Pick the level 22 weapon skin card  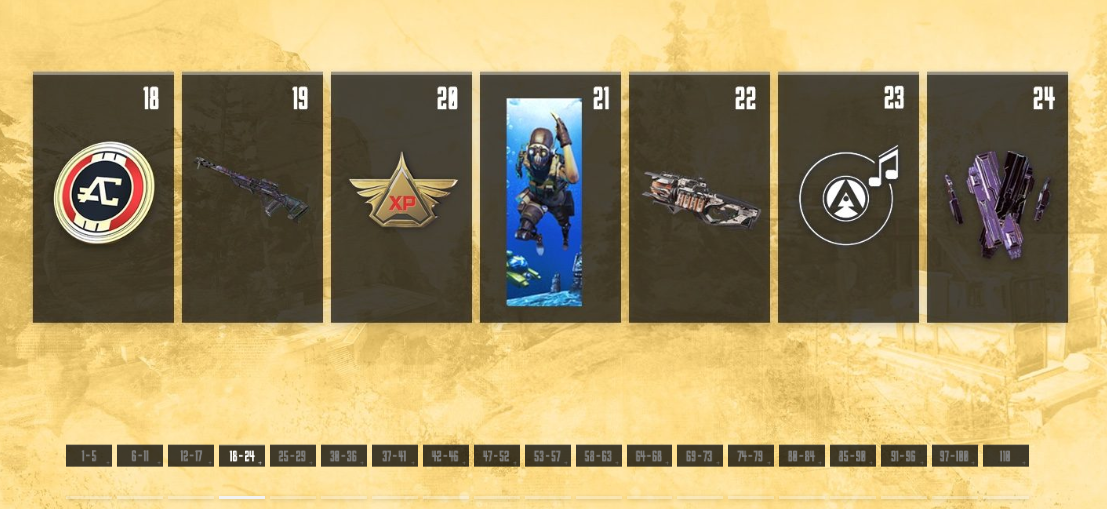click(699, 197)
